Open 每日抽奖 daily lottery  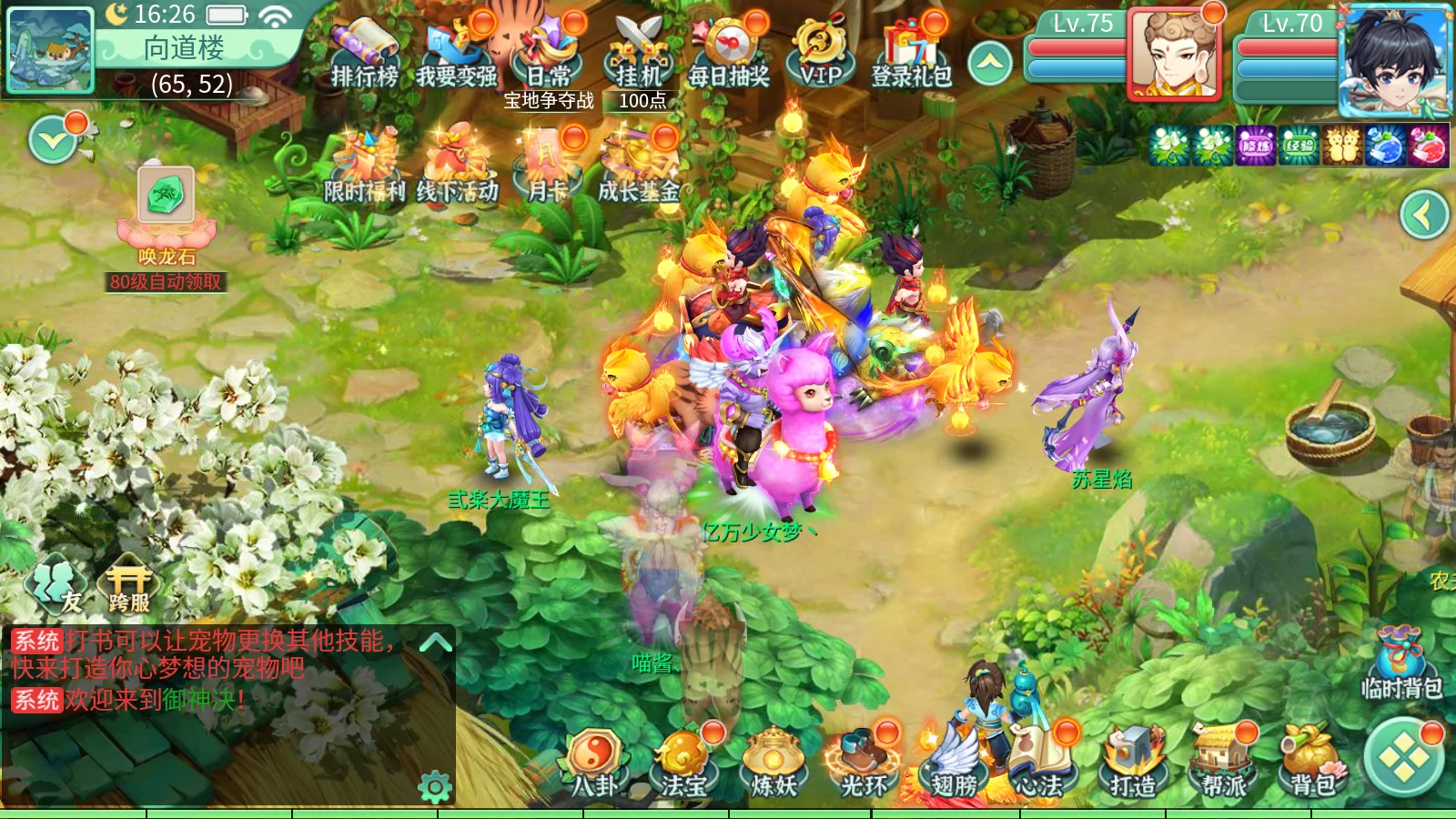pyautogui.click(x=729, y=53)
